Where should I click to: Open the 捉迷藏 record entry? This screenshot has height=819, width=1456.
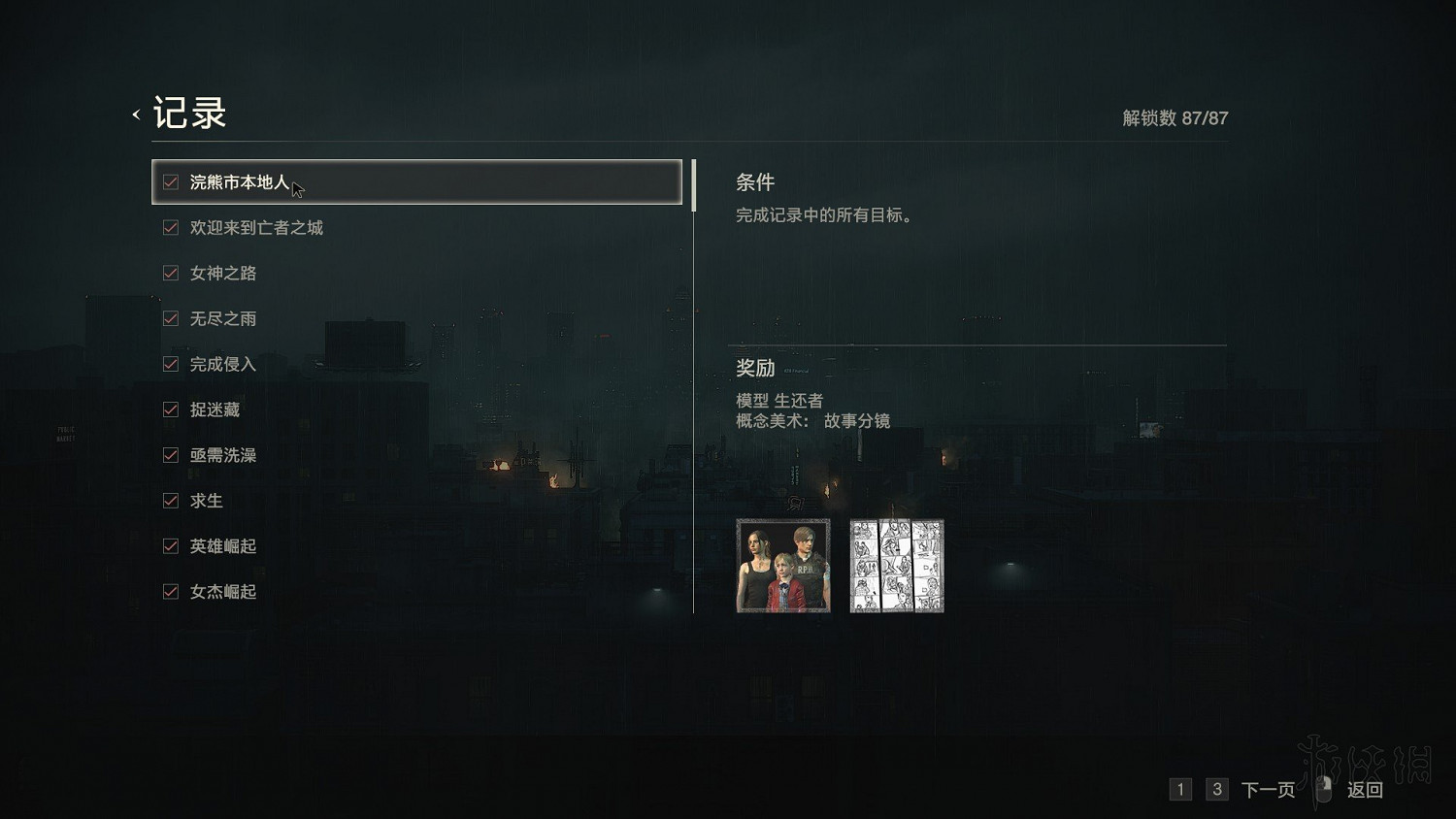click(x=214, y=410)
